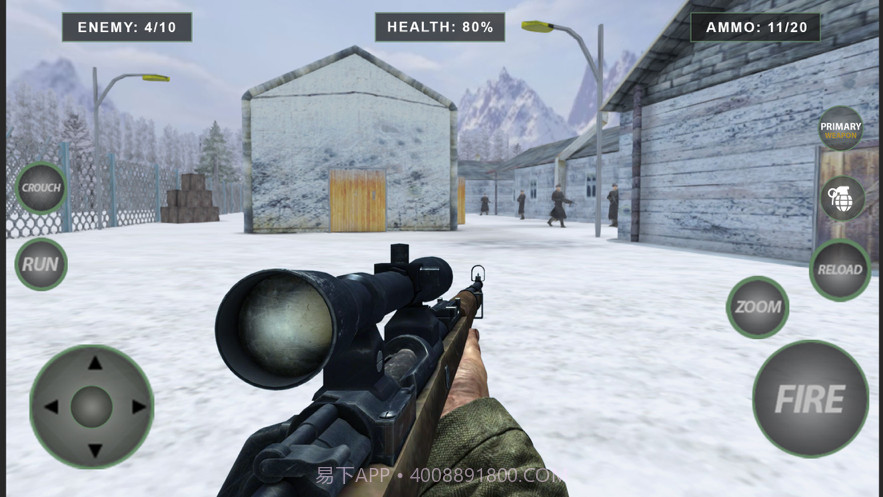Activate the RUN button
The height and width of the screenshot is (497, 883).
coord(41,264)
